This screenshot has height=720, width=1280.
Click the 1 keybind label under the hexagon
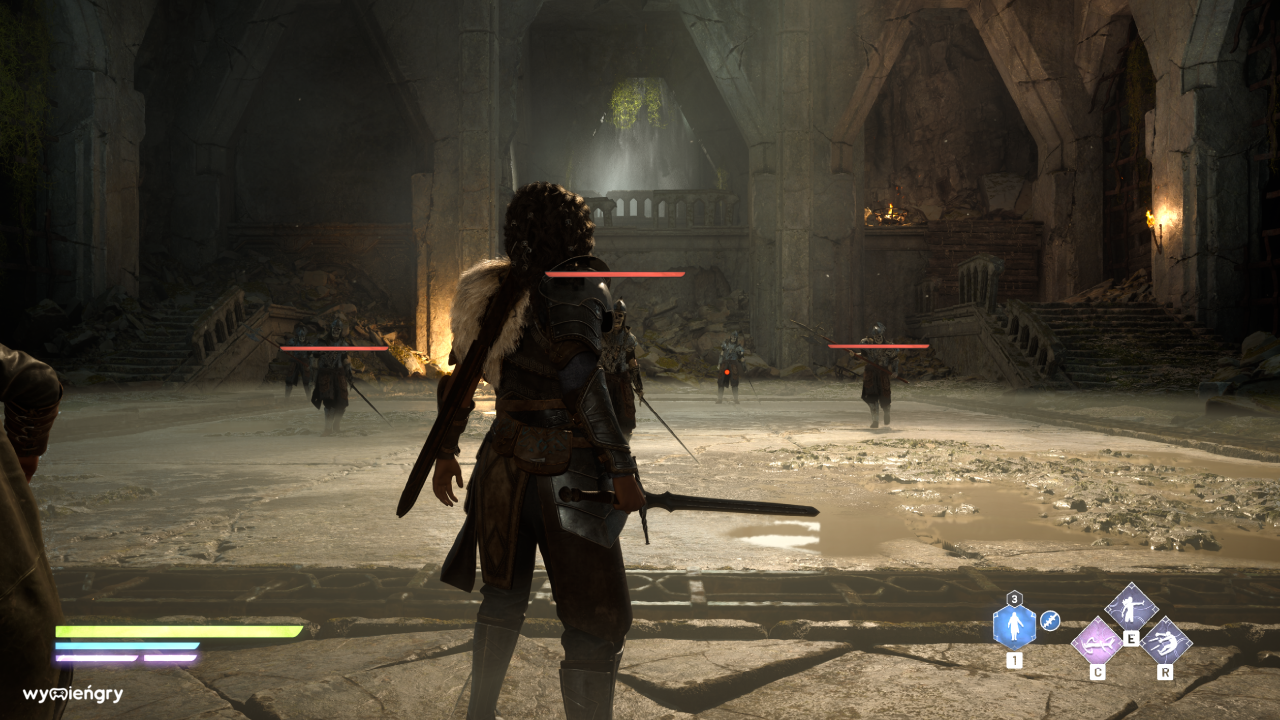(x=1014, y=660)
